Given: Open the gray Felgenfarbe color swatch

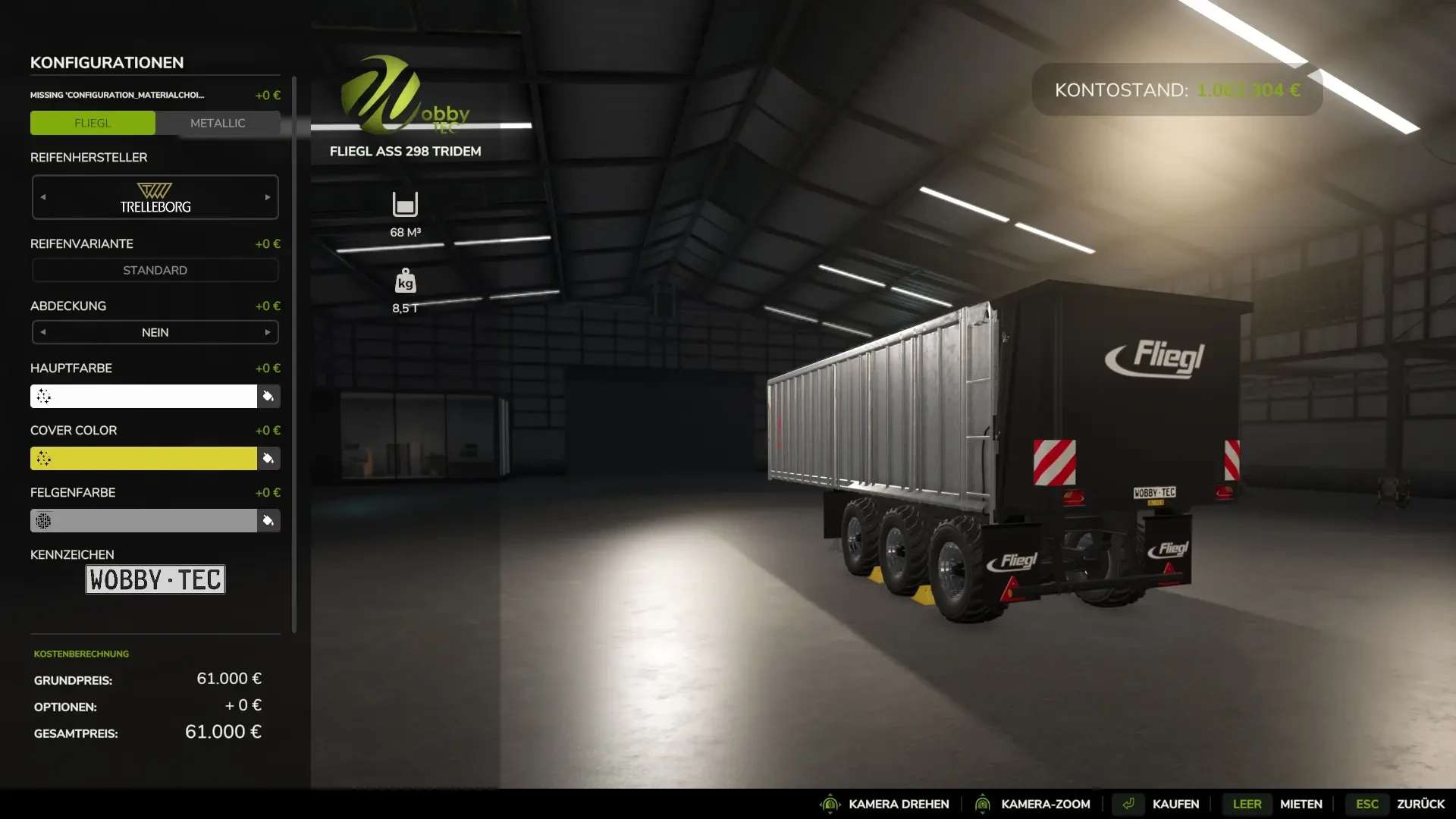Looking at the screenshot, I should pyautogui.click(x=144, y=520).
